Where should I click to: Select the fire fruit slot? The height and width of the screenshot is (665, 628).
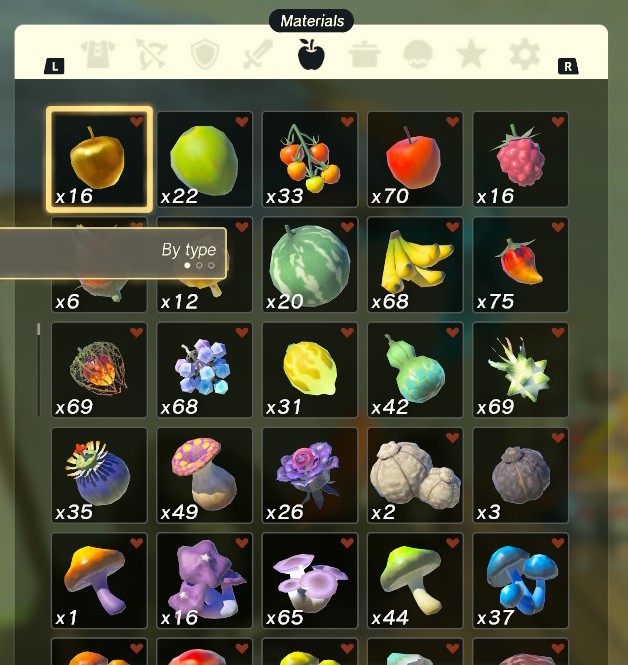coord(99,370)
